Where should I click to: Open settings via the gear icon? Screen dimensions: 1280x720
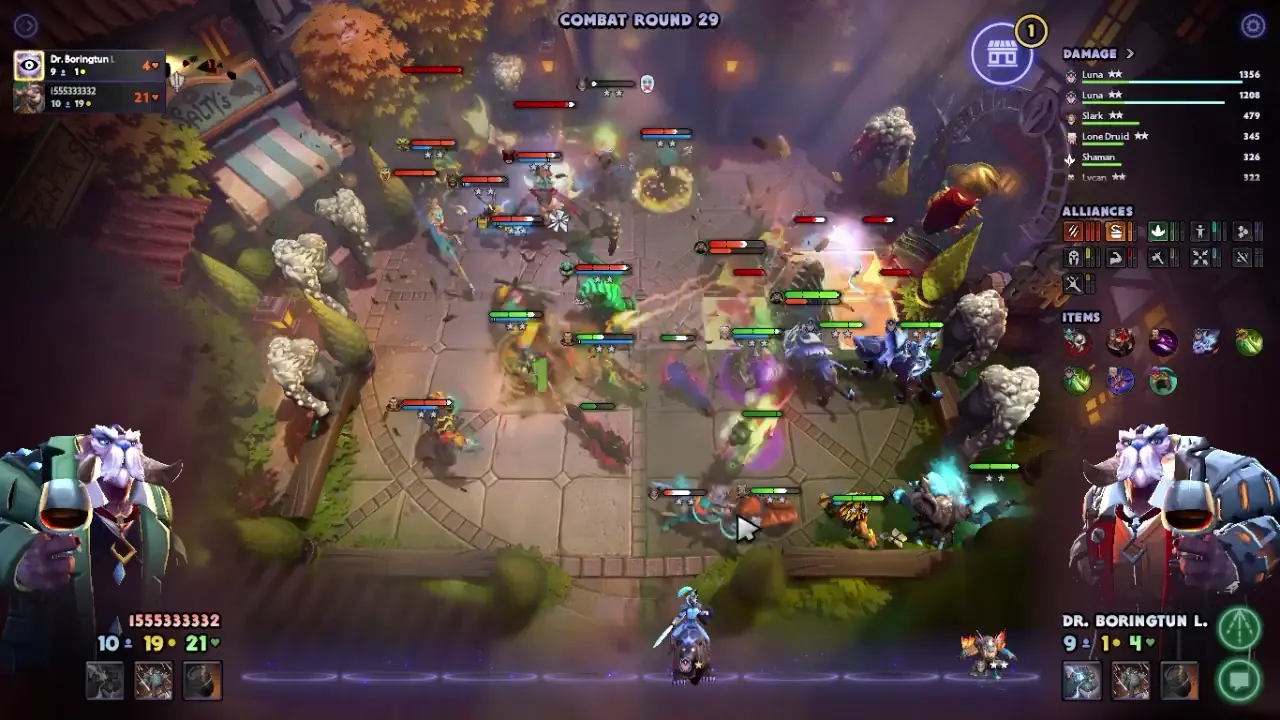(x=1253, y=26)
